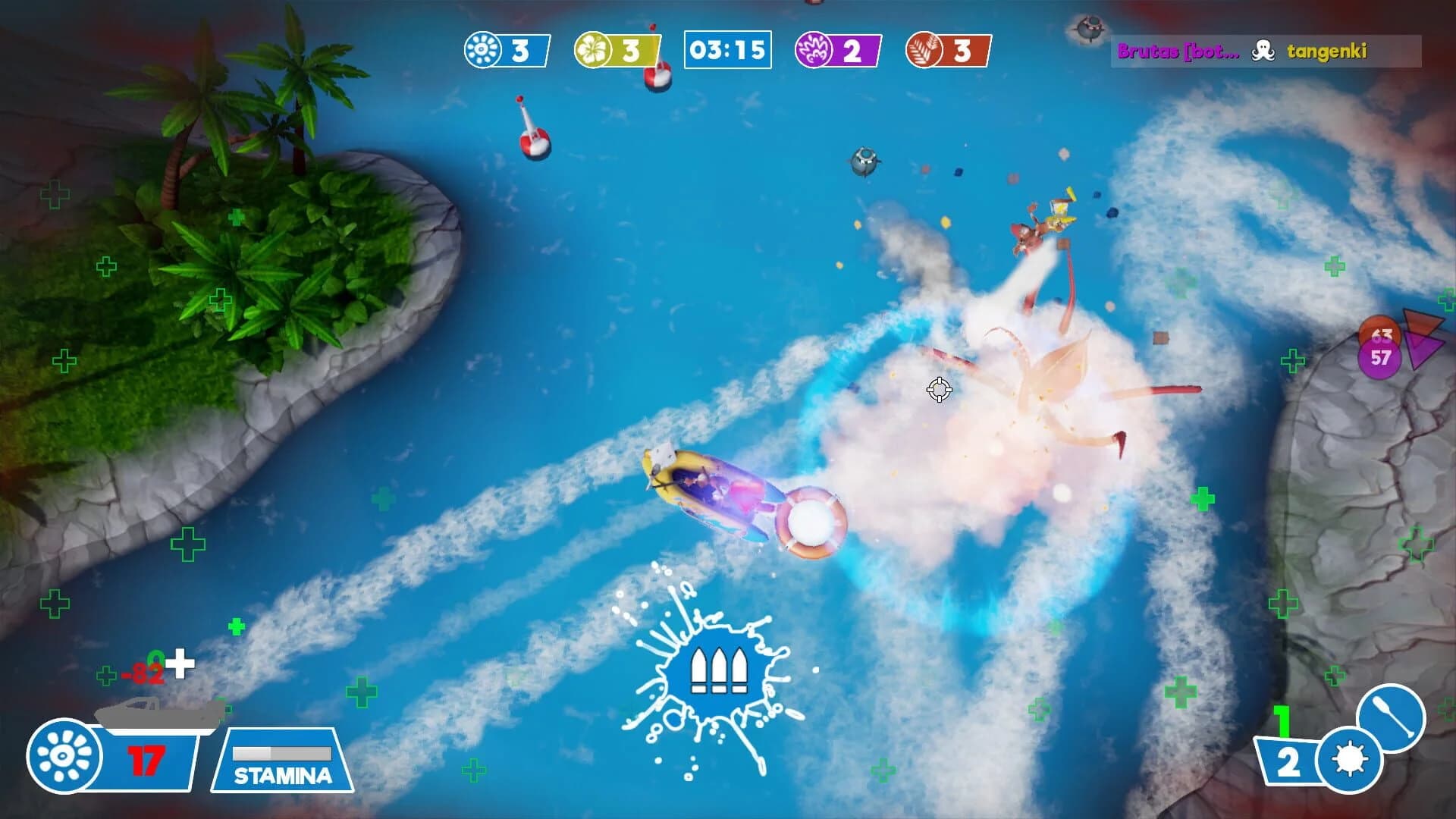
Task: Click the Brutas [bot] name in kill feed
Action: coord(1178,53)
